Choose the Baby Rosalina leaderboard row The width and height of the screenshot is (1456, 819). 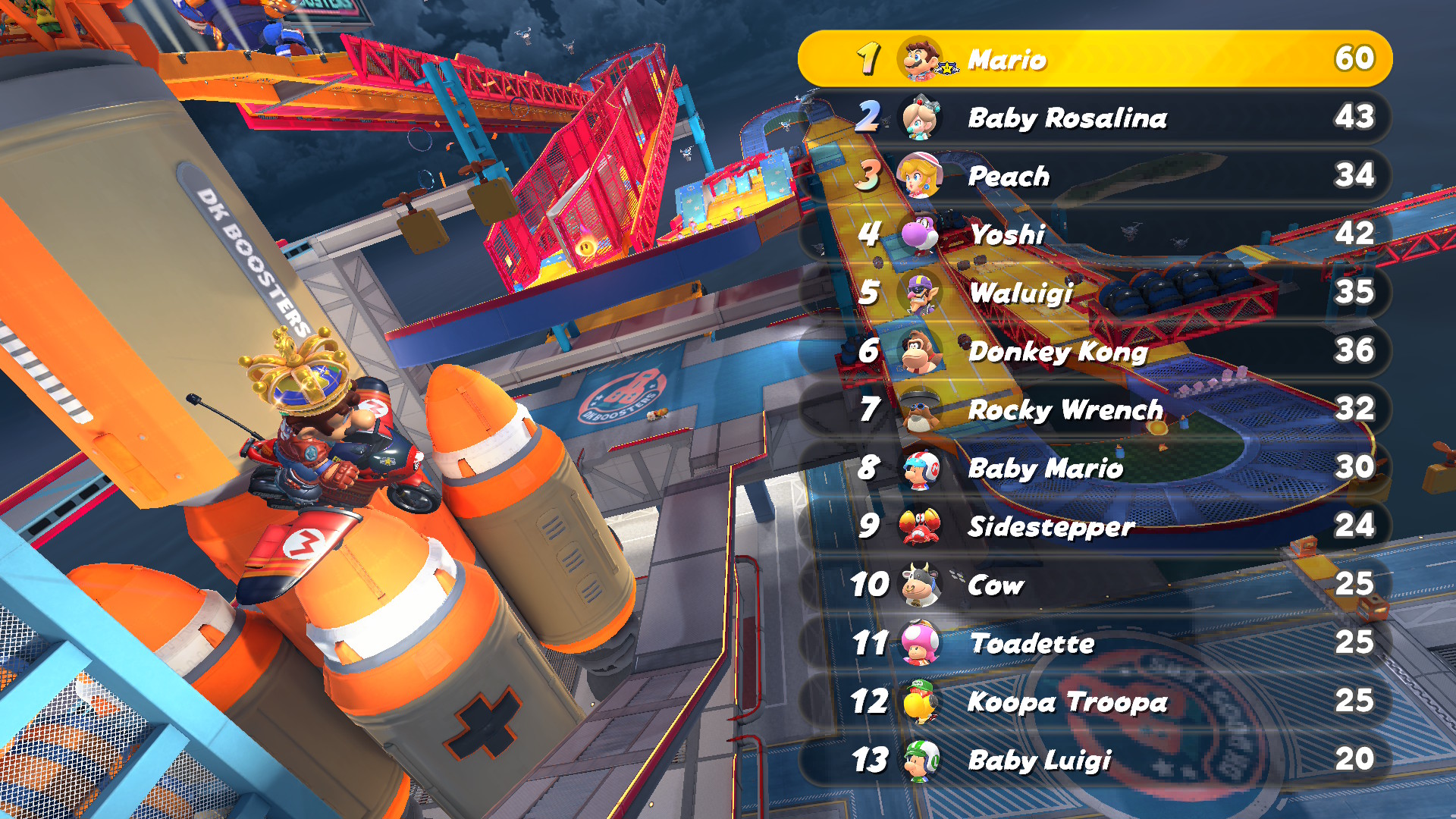click(x=1095, y=118)
